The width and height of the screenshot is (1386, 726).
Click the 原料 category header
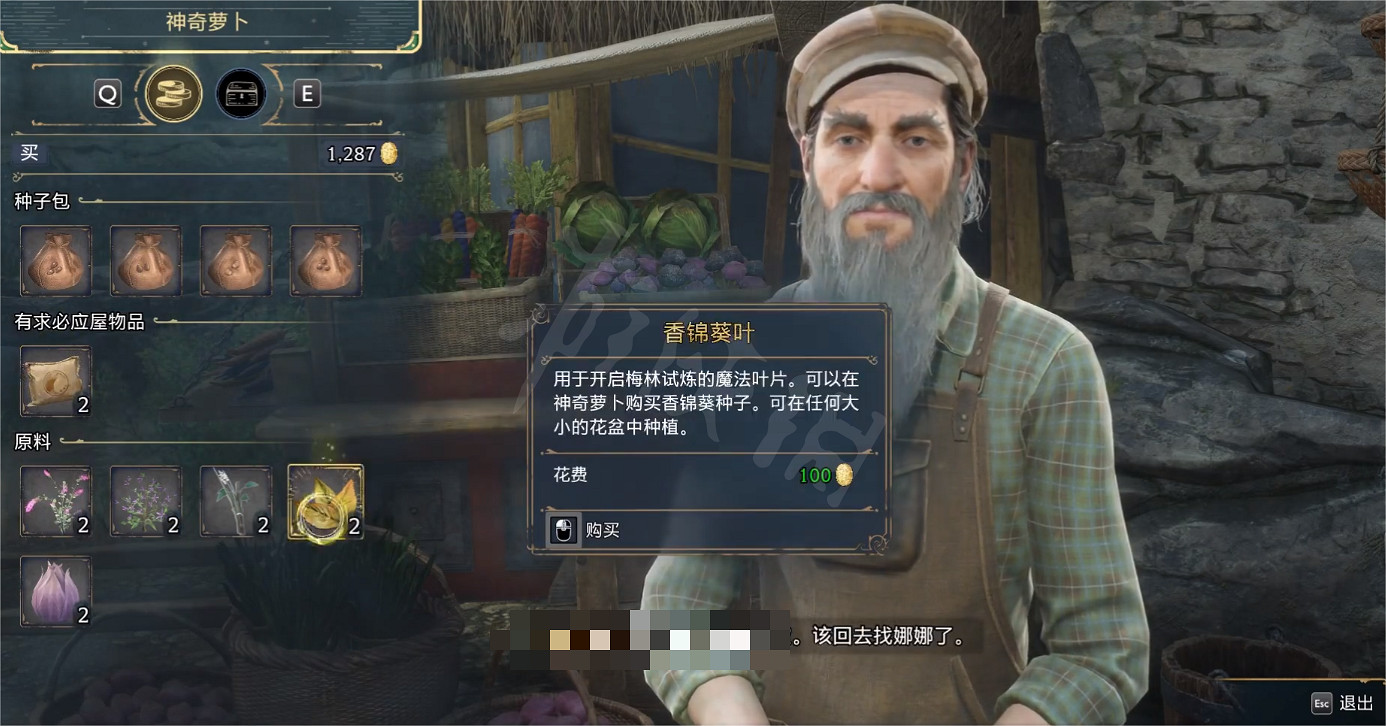[x=30, y=442]
